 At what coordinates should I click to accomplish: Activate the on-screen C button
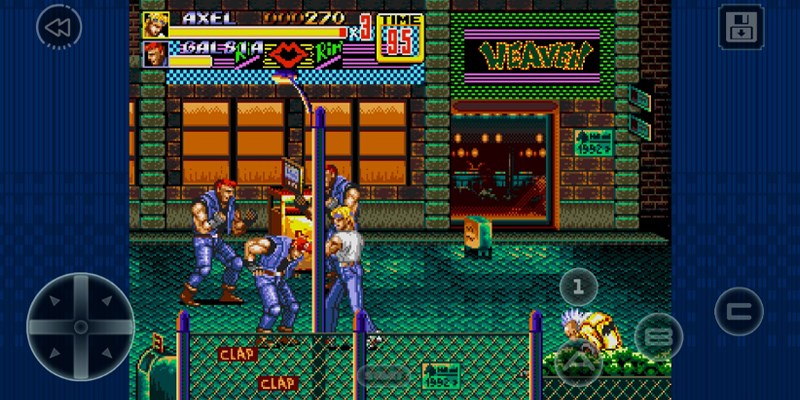click(x=739, y=311)
